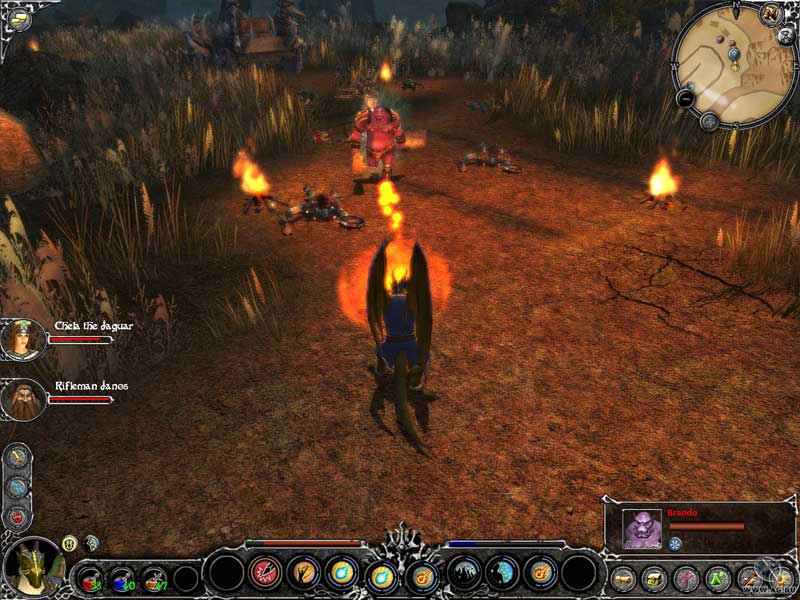The height and width of the screenshot is (600, 800).
Task: Select the red shield slot on the left panel
Action: pyautogui.click(x=18, y=516)
